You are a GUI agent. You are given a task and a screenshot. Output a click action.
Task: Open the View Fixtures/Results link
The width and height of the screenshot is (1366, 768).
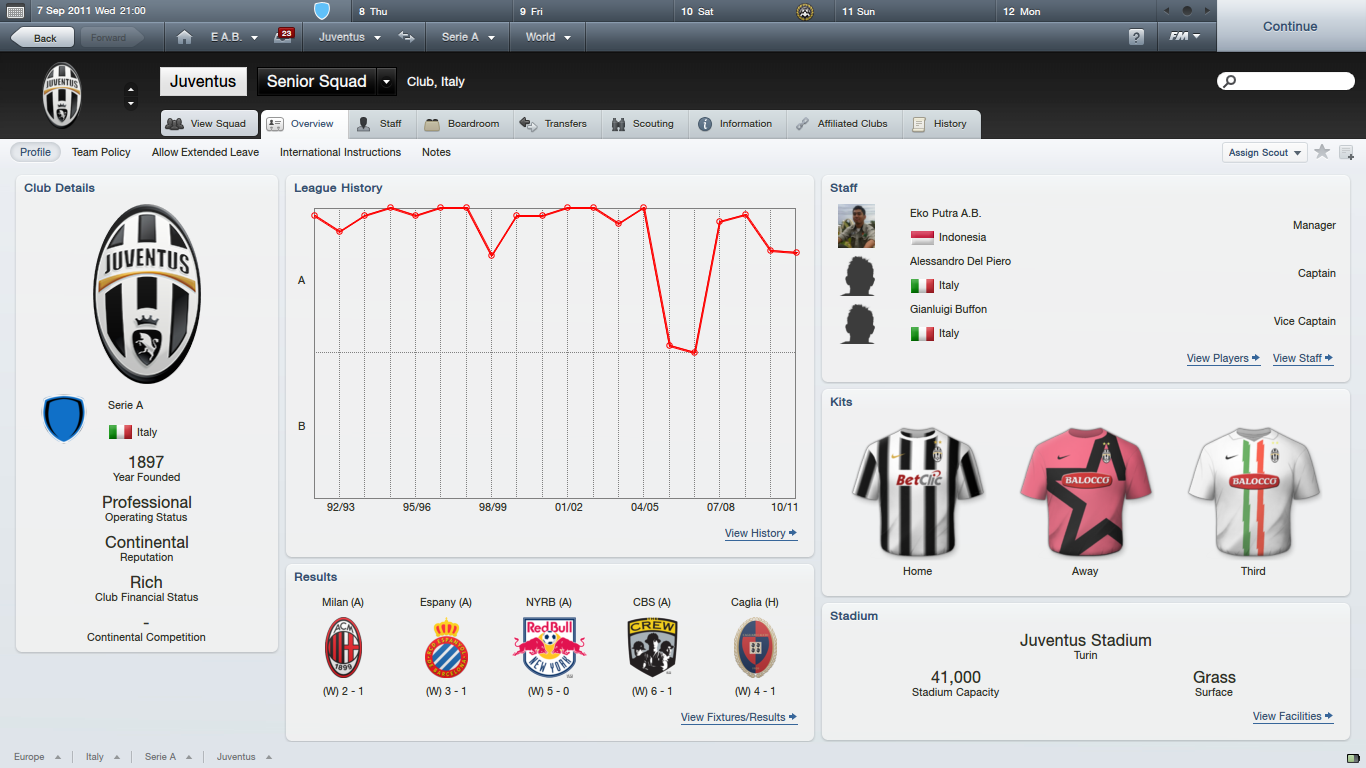point(738,718)
